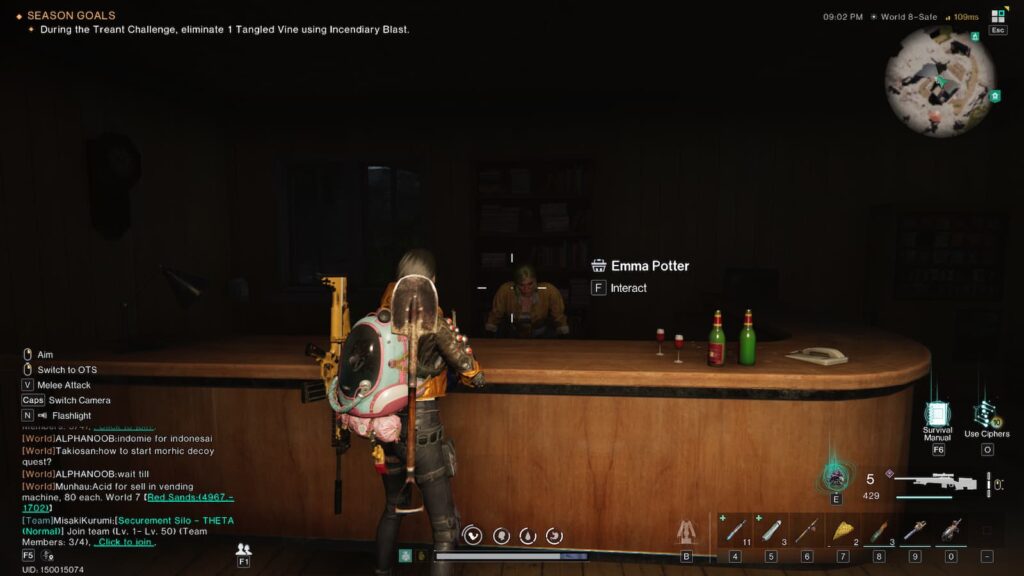Pick the yellow cheese wedge hotbar slot
The width and height of the screenshot is (1024, 576).
(x=843, y=530)
